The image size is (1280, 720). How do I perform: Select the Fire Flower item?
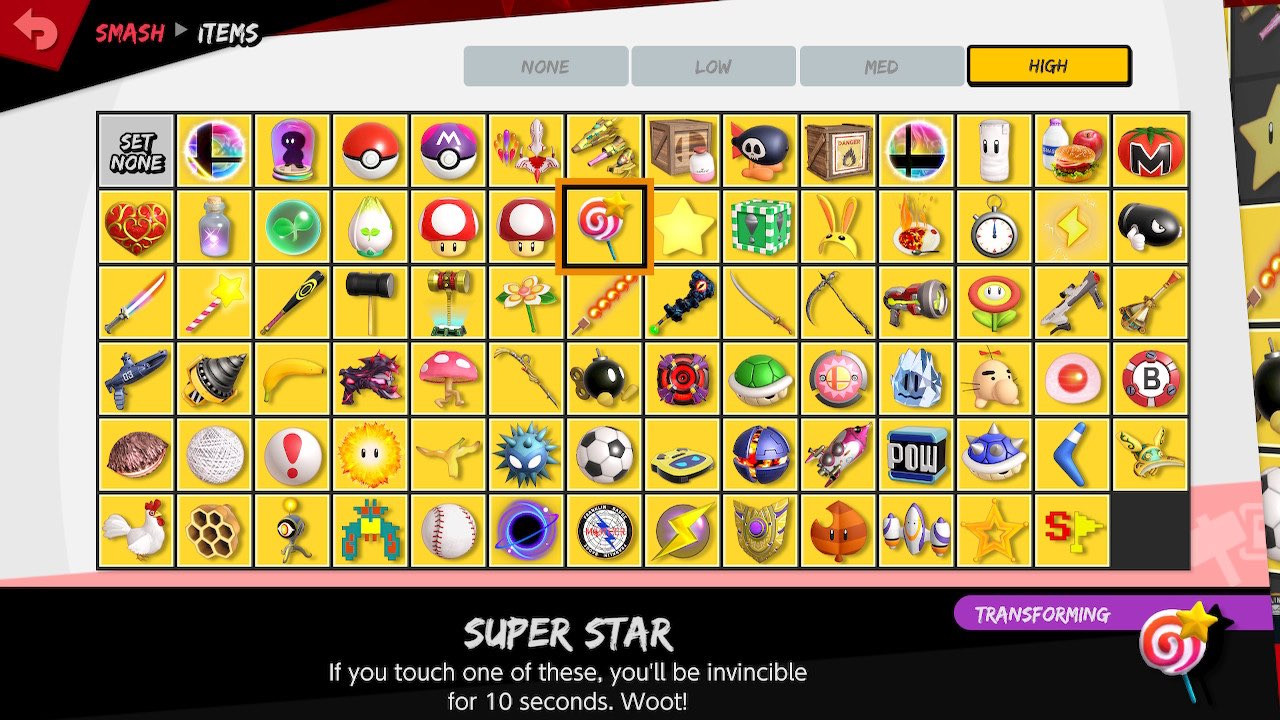(x=993, y=303)
